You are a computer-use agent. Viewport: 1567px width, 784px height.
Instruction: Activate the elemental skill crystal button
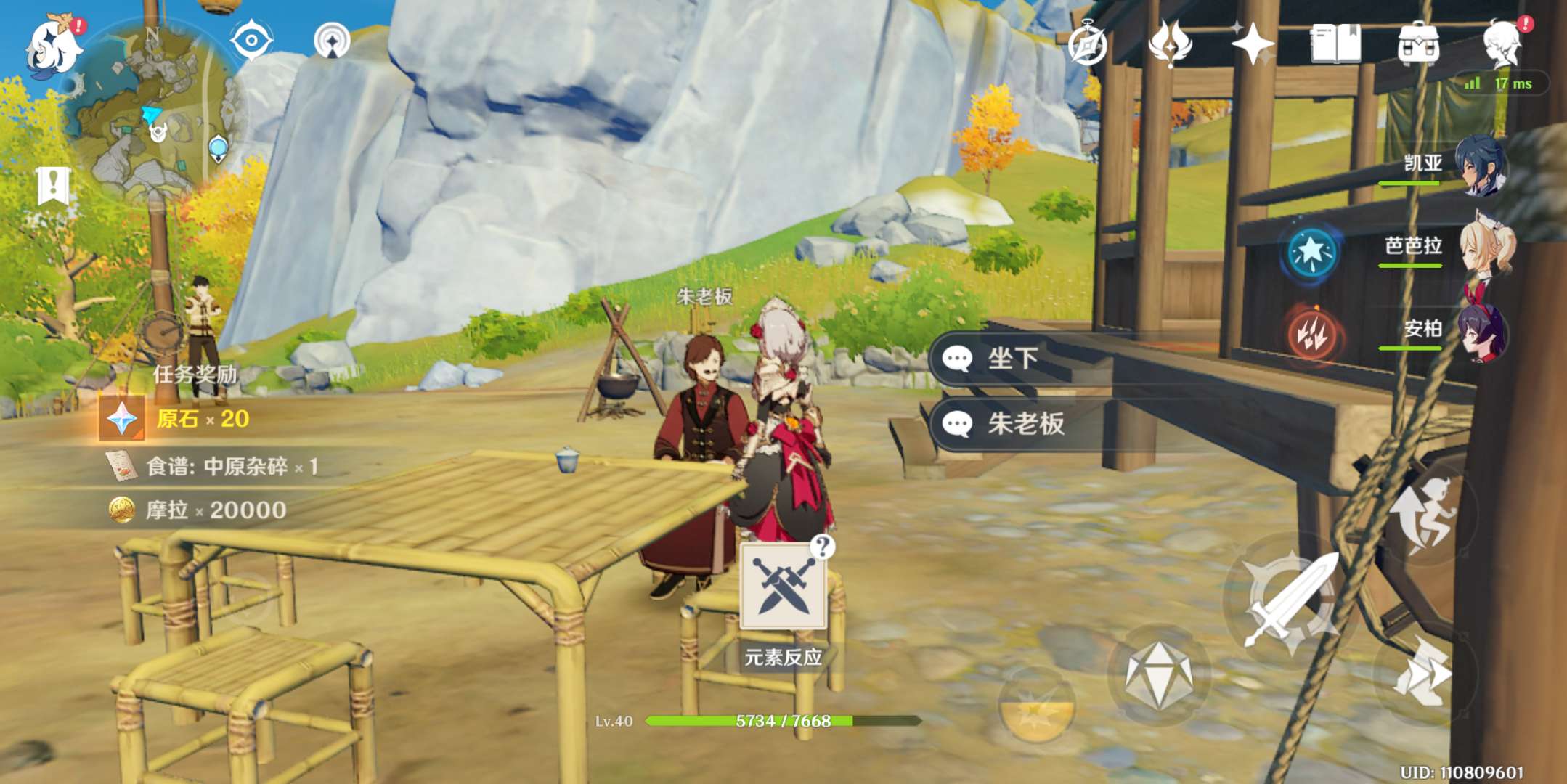[1158, 675]
